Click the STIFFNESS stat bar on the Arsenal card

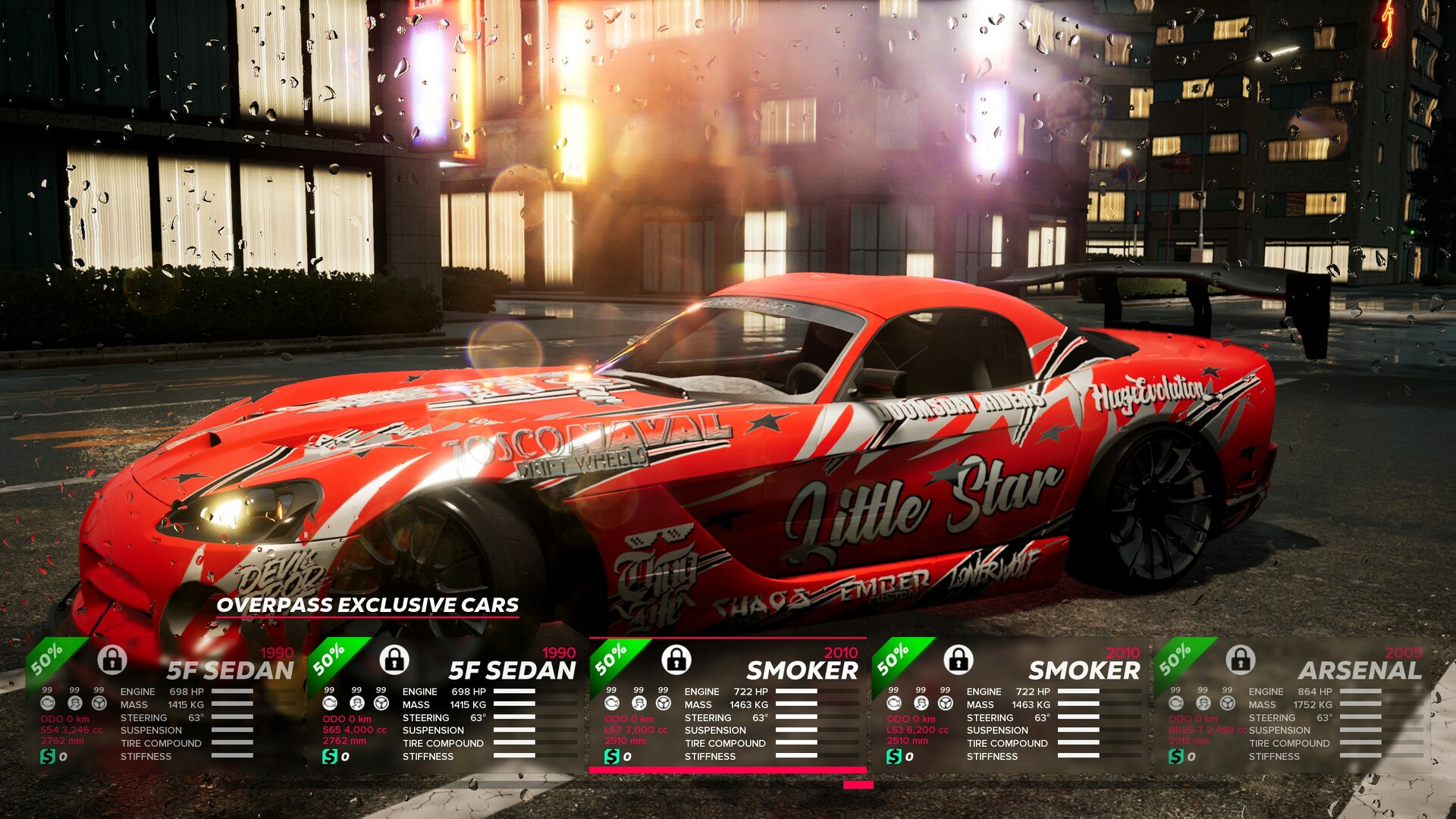click(1361, 756)
